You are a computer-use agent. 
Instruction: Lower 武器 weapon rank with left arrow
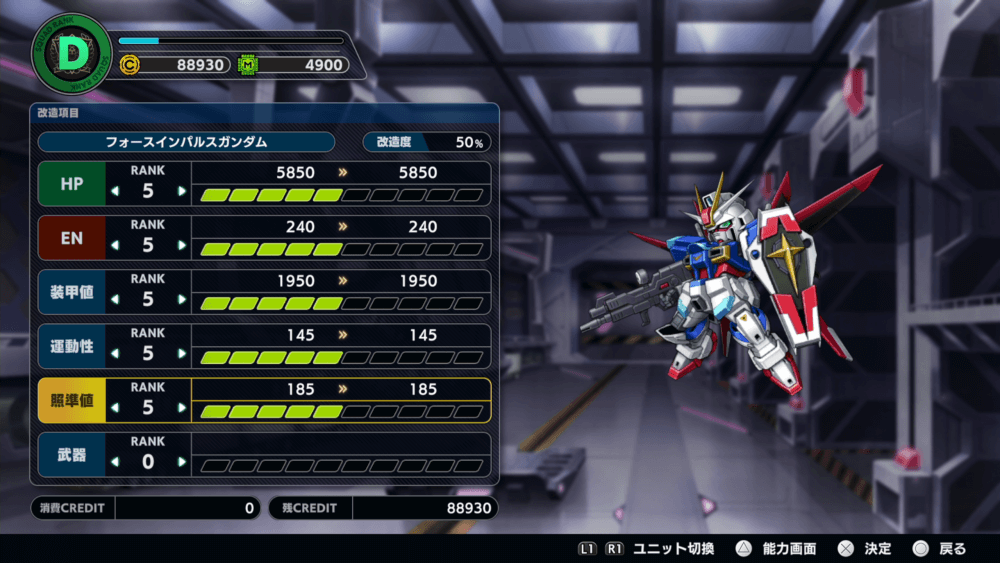coord(114,462)
